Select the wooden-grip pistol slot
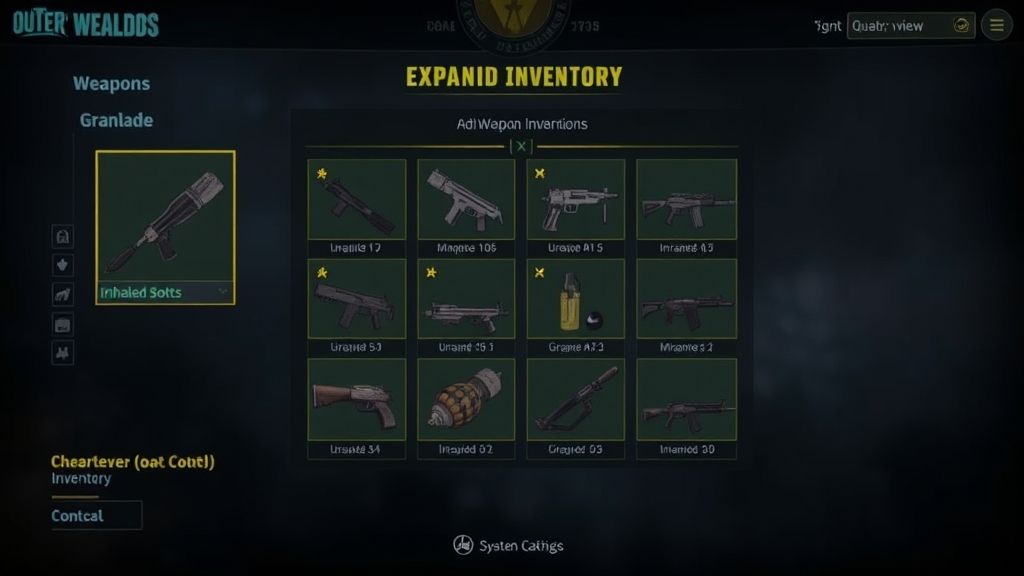 click(x=357, y=399)
